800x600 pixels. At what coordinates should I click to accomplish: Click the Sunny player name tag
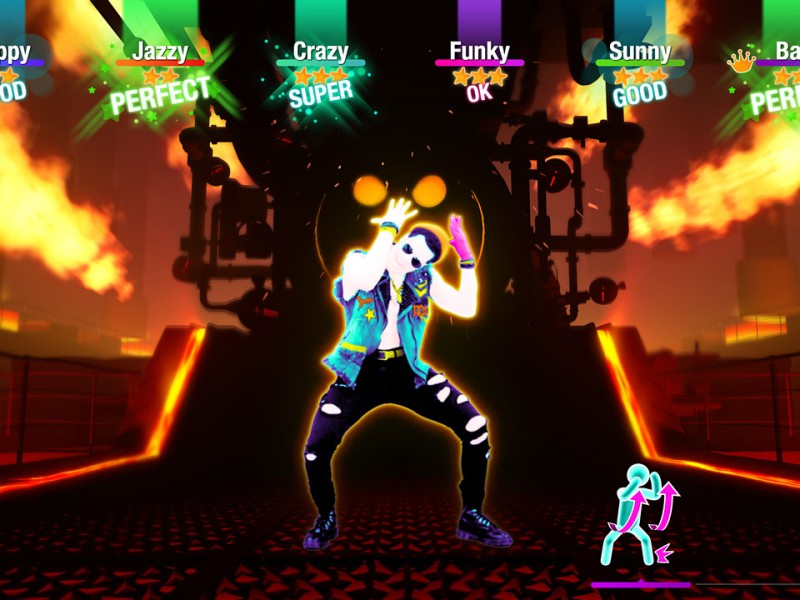coord(640,51)
